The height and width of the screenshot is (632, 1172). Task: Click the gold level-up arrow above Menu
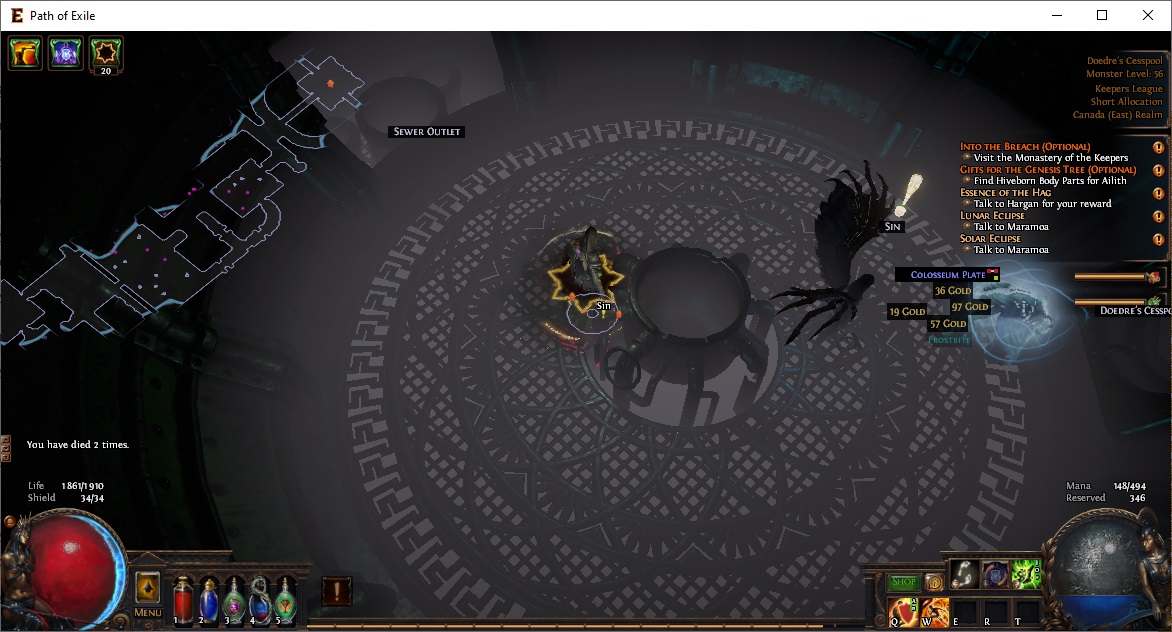(x=147, y=587)
